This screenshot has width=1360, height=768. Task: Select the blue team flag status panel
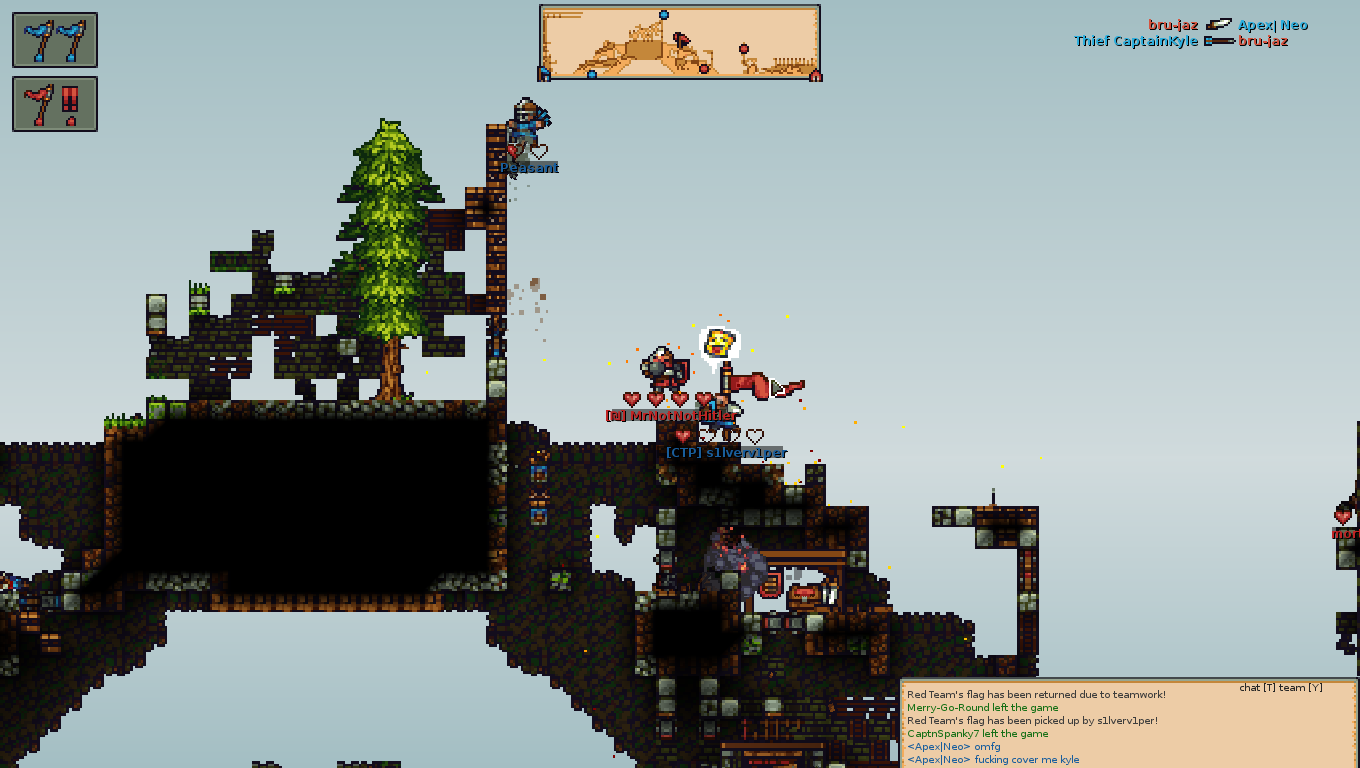pyautogui.click(x=55, y=40)
